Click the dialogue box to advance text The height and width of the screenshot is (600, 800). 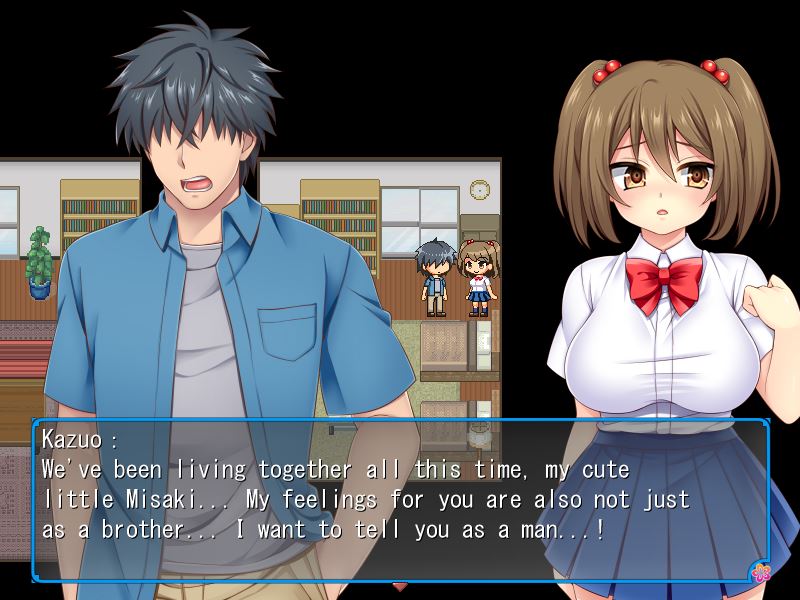[400, 500]
